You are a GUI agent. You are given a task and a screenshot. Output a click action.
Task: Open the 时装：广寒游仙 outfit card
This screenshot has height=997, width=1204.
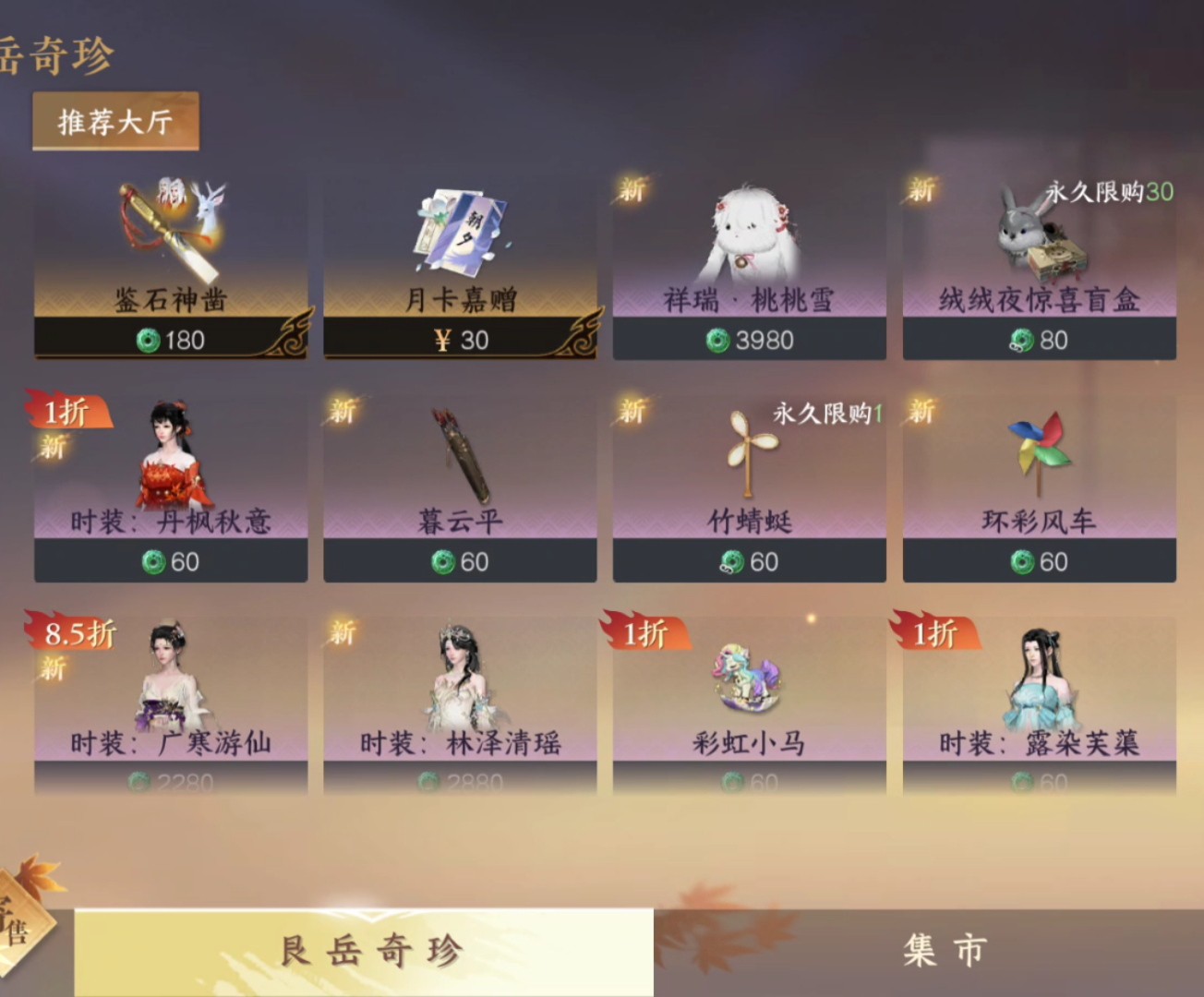[x=171, y=706]
